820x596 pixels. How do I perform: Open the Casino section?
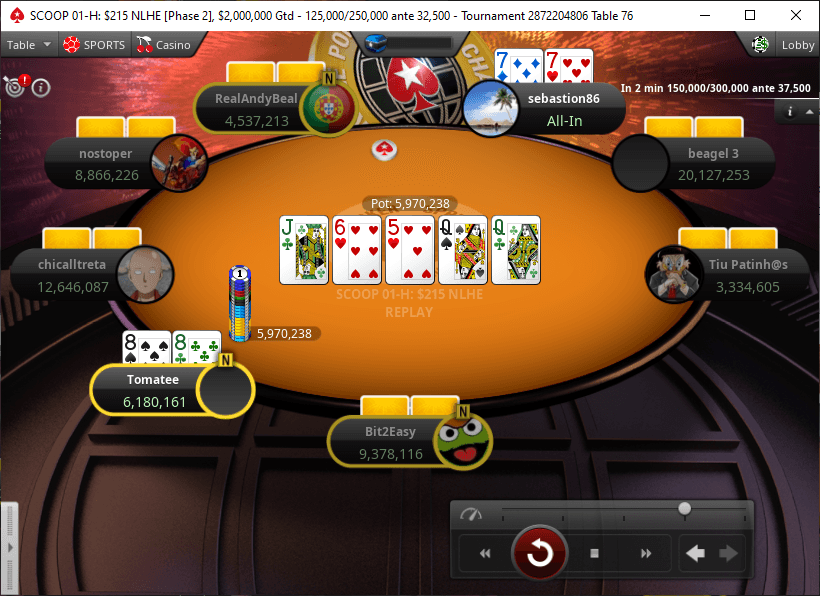pos(163,45)
